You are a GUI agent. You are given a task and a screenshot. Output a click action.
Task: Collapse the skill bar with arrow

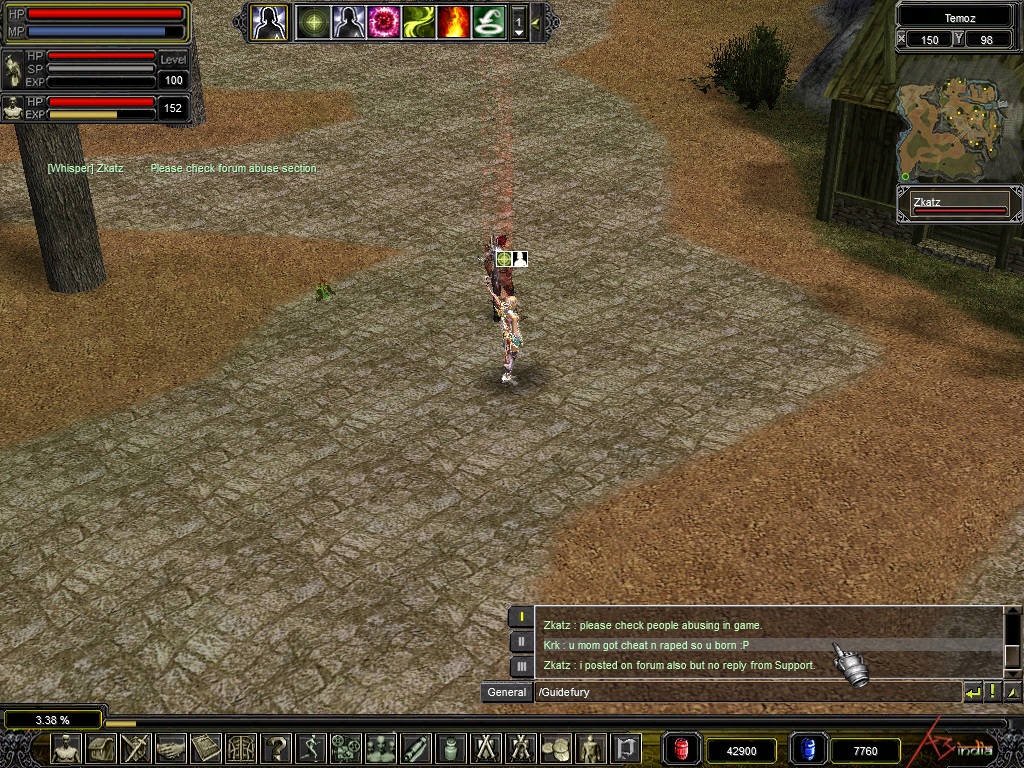pyautogui.click(x=537, y=22)
